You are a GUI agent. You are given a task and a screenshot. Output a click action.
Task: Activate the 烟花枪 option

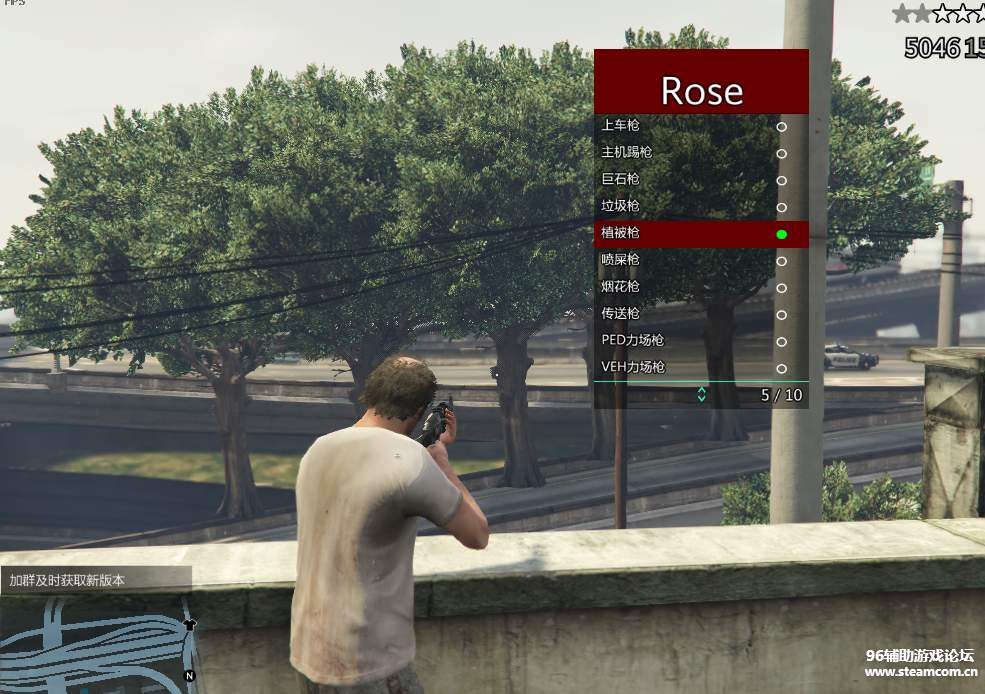700,287
